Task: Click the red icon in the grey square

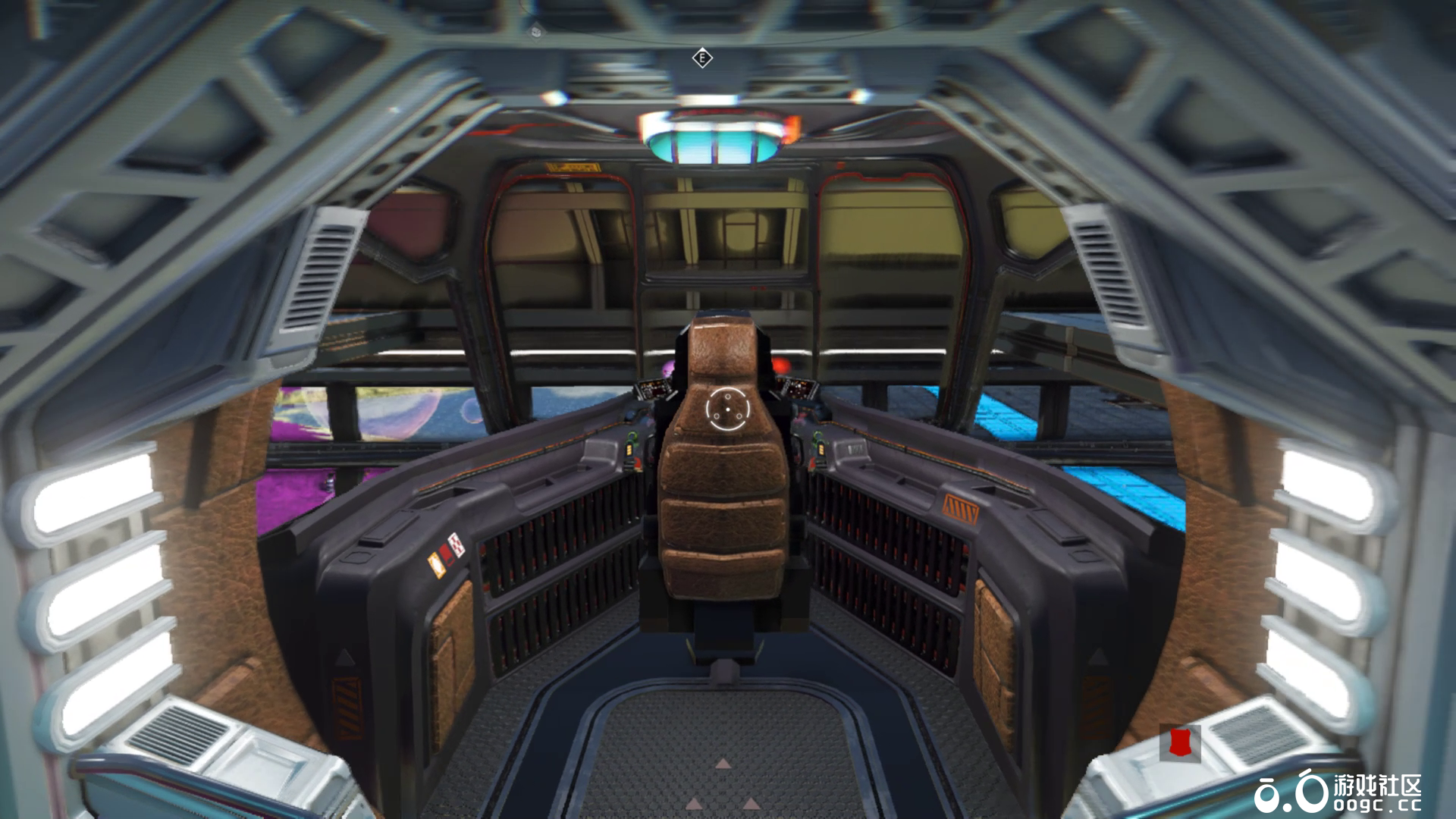Action: point(1179,742)
